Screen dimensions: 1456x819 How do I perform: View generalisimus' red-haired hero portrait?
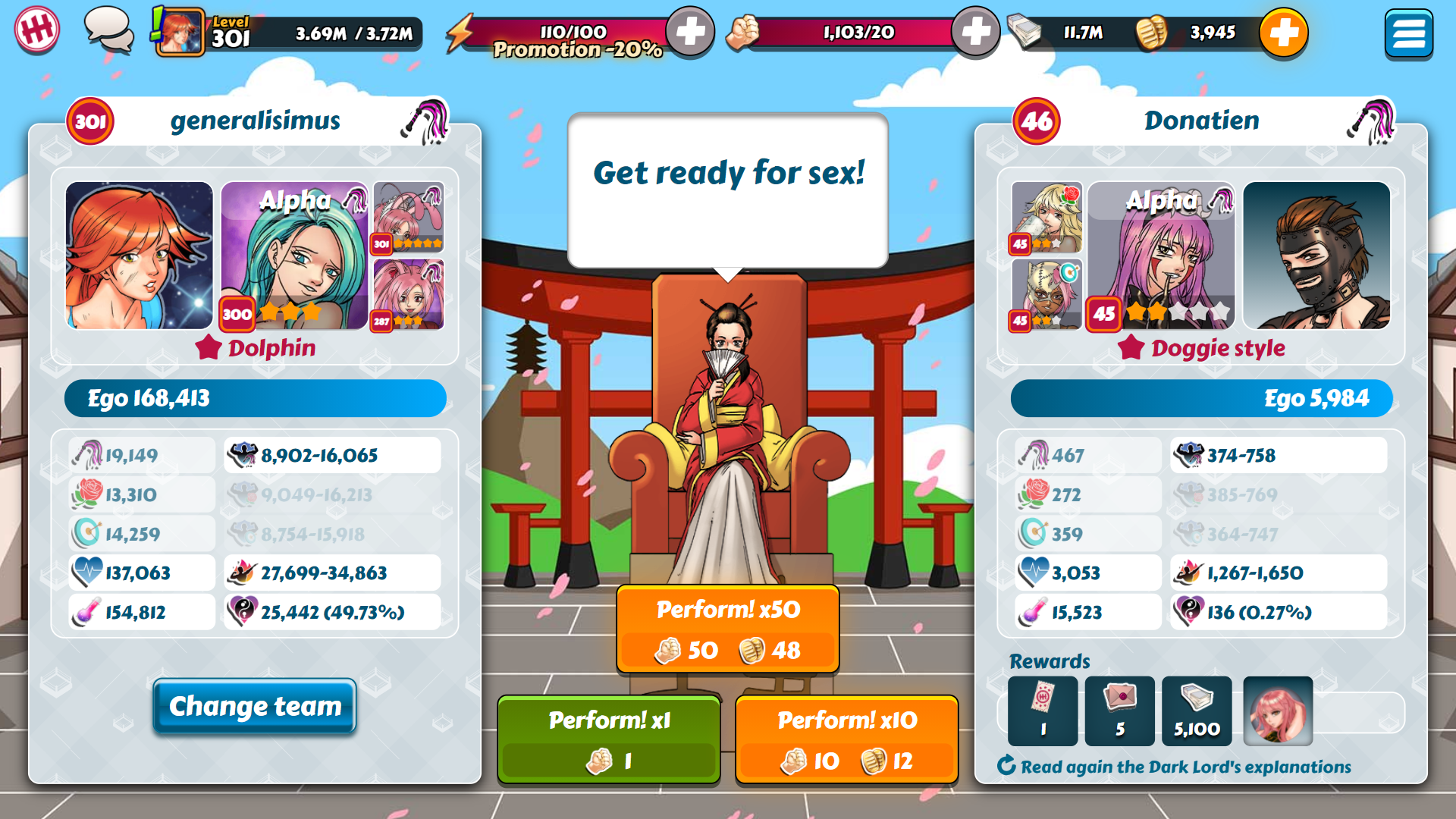coord(140,256)
